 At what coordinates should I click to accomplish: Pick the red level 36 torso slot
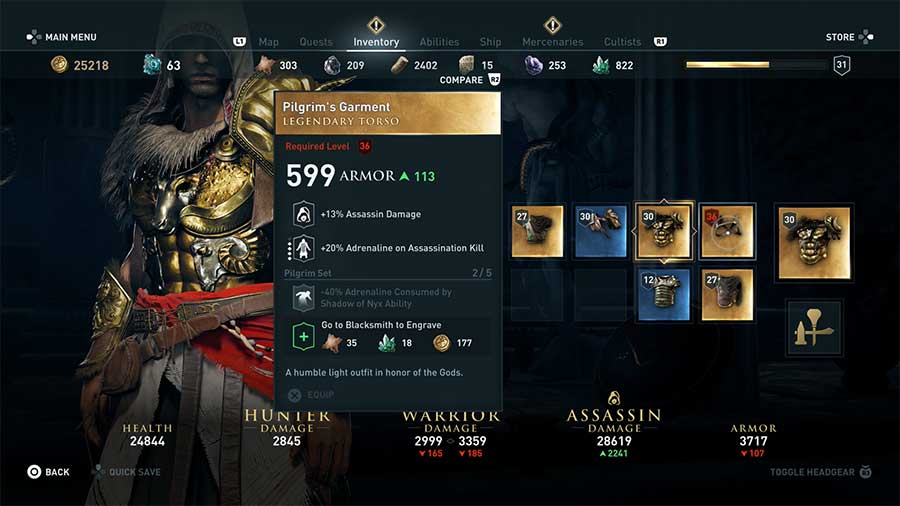[727, 233]
